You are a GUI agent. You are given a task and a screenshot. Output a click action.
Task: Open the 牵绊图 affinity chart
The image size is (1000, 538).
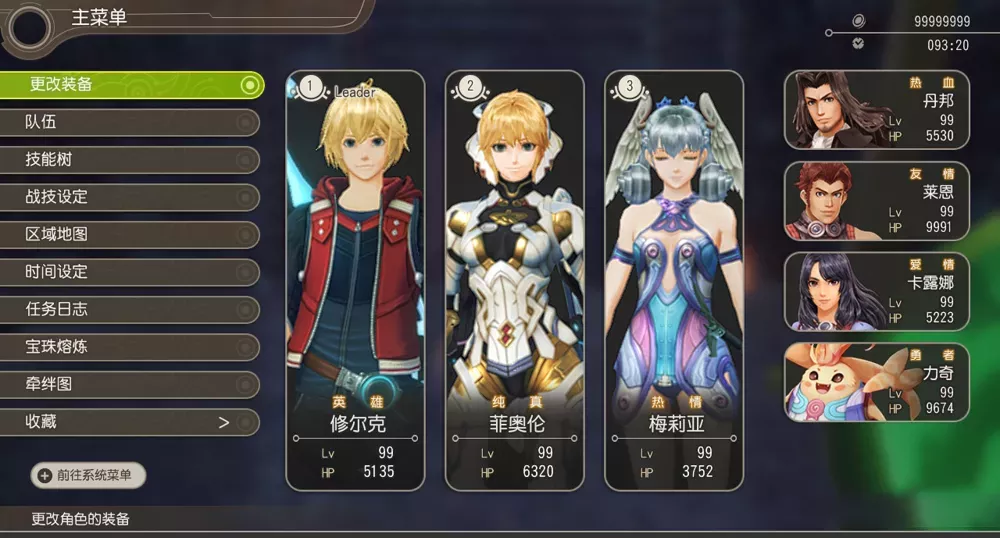point(130,385)
